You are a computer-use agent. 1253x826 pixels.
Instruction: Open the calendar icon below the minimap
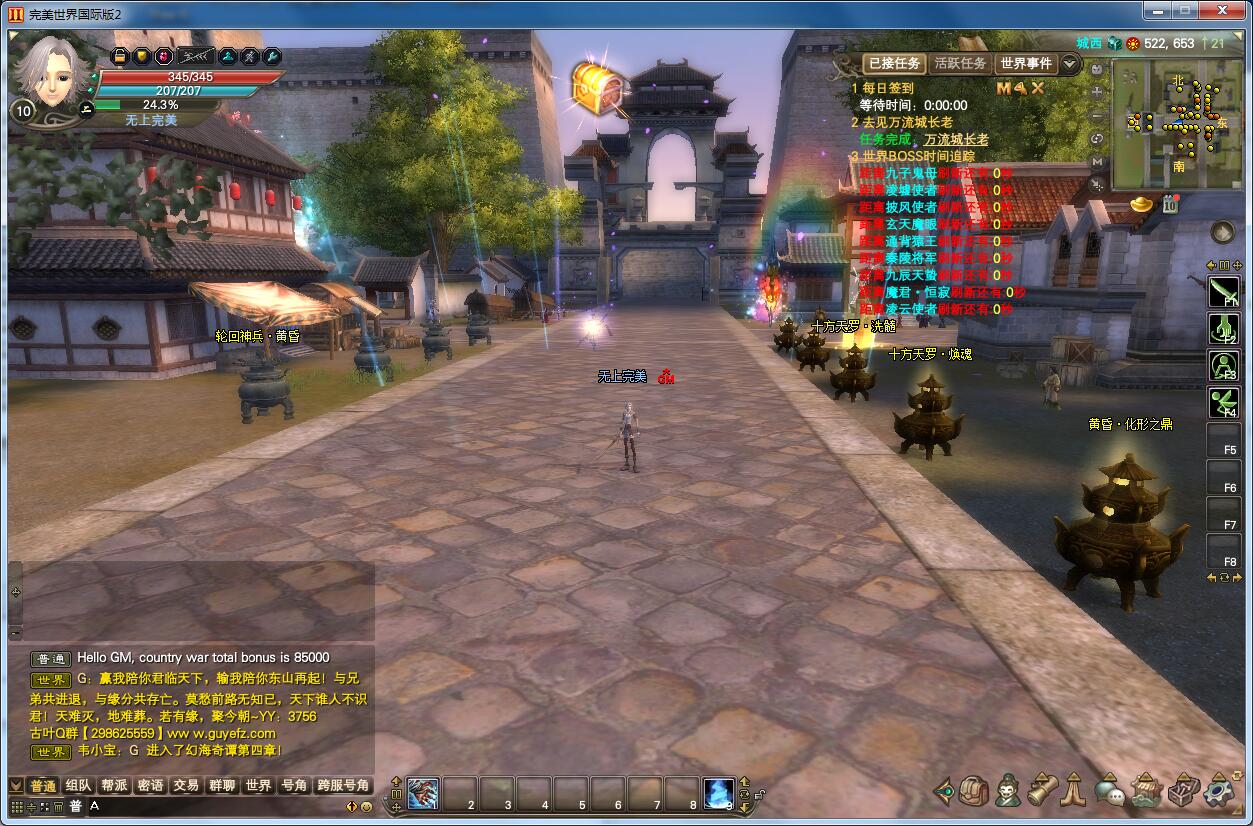[x=1170, y=205]
